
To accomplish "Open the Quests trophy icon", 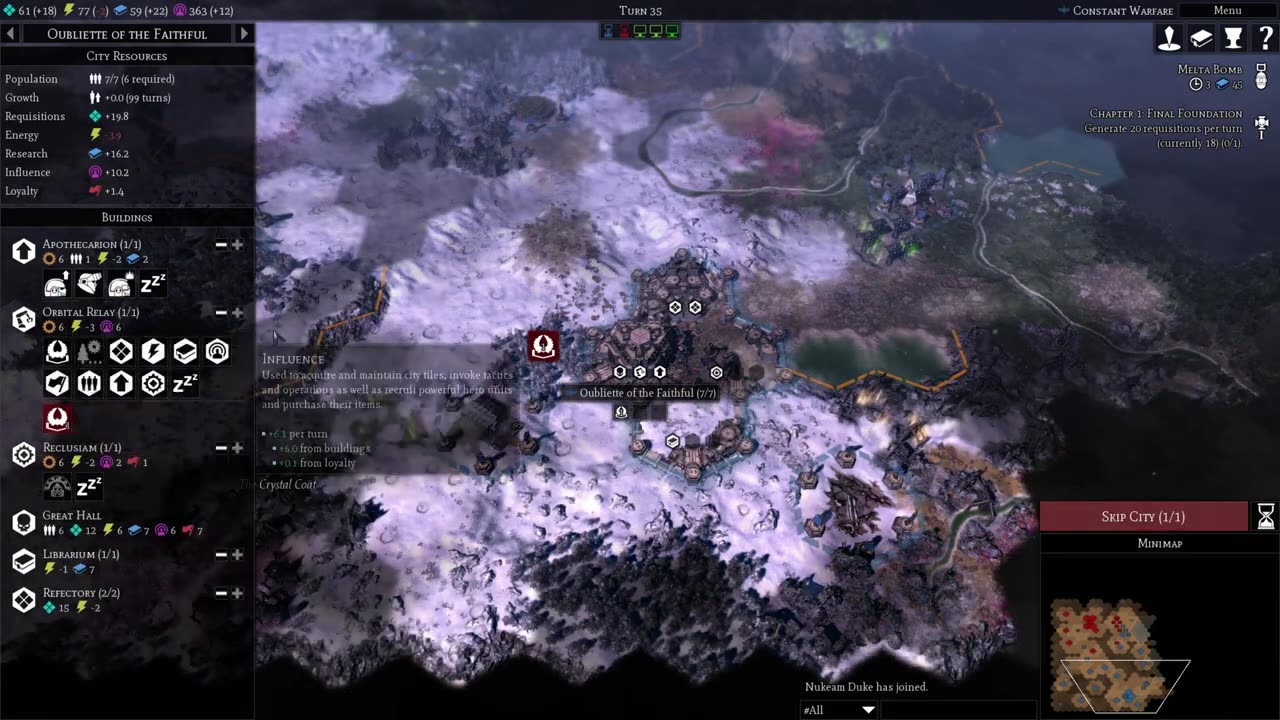I will 1233,38.
